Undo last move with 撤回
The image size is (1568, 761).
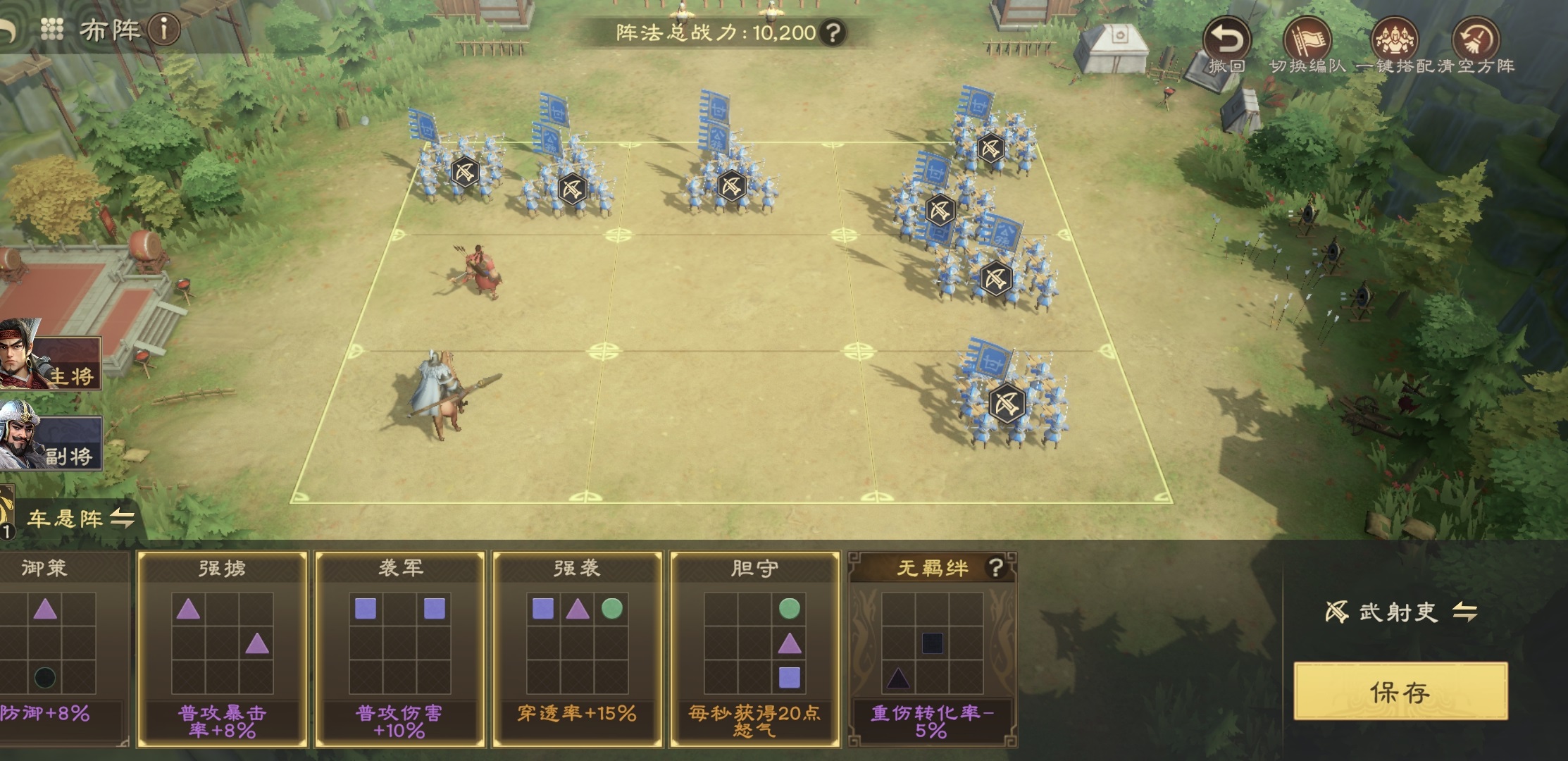point(1226,42)
